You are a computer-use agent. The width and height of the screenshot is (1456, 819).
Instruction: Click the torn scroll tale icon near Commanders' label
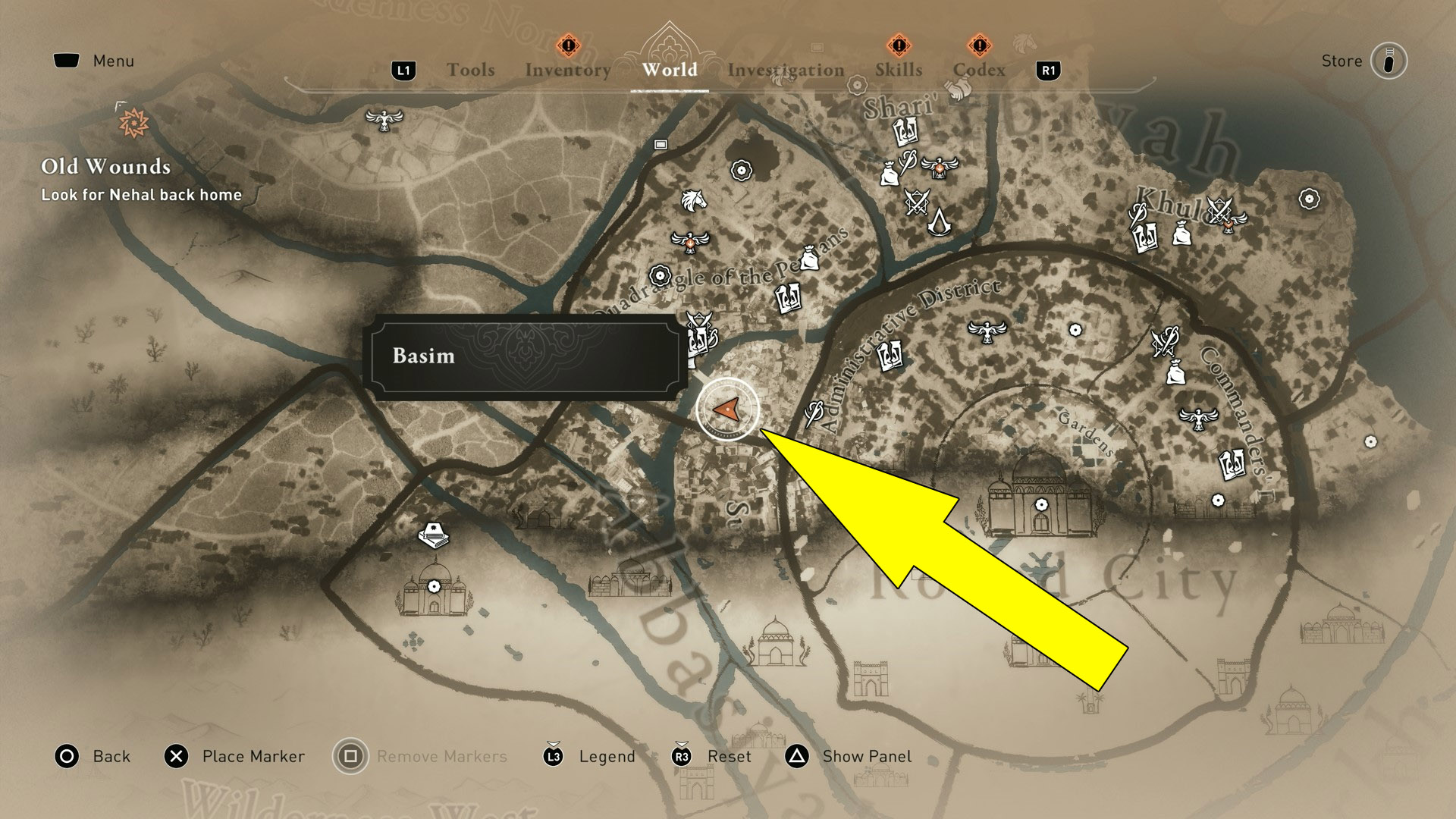pyautogui.click(x=1233, y=465)
